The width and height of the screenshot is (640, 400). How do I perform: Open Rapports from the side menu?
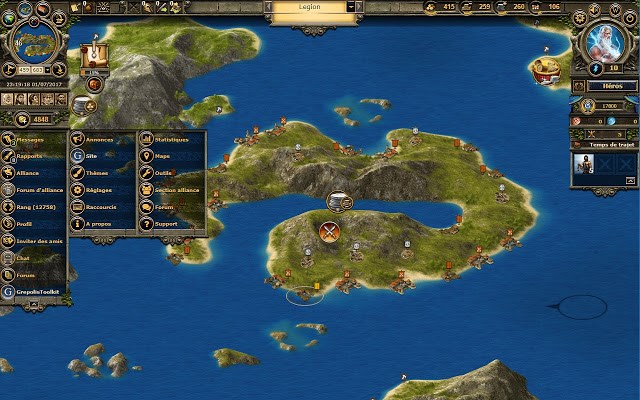tap(32, 156)
